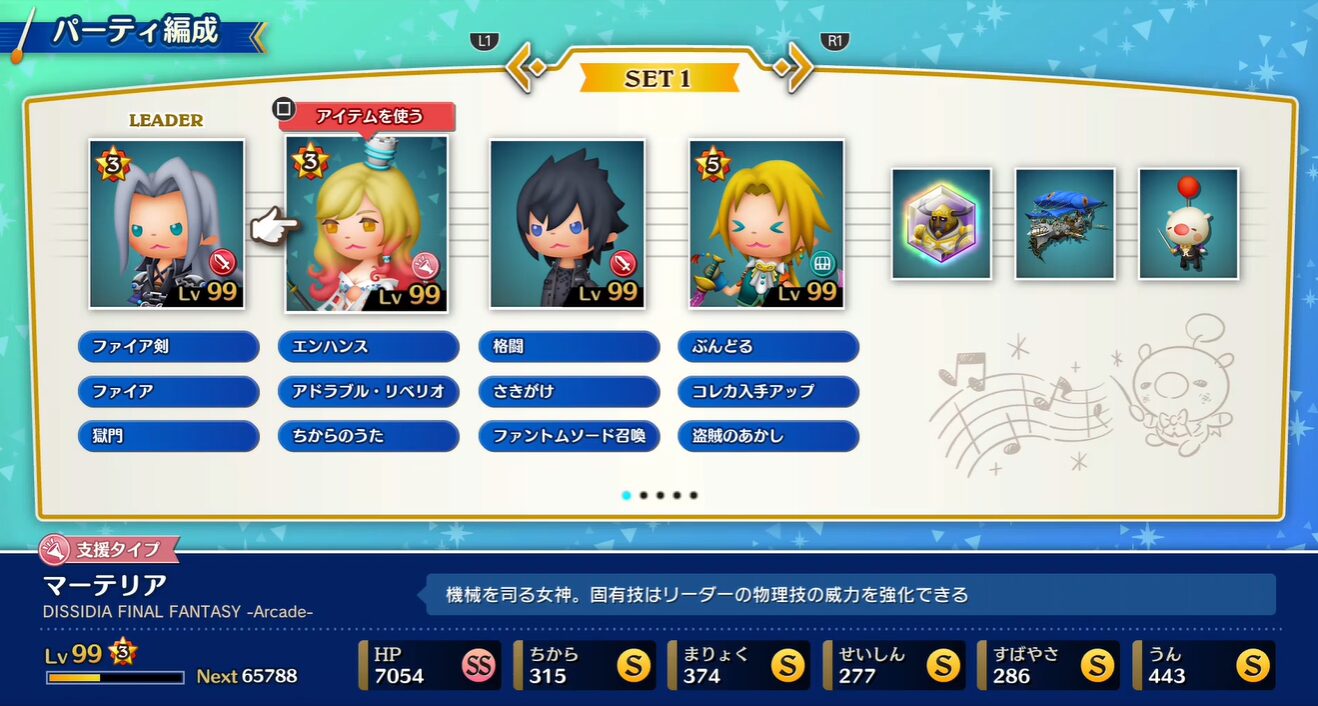Choose the ファイア ability slot

pyautogui.click(x=168, y=391)
